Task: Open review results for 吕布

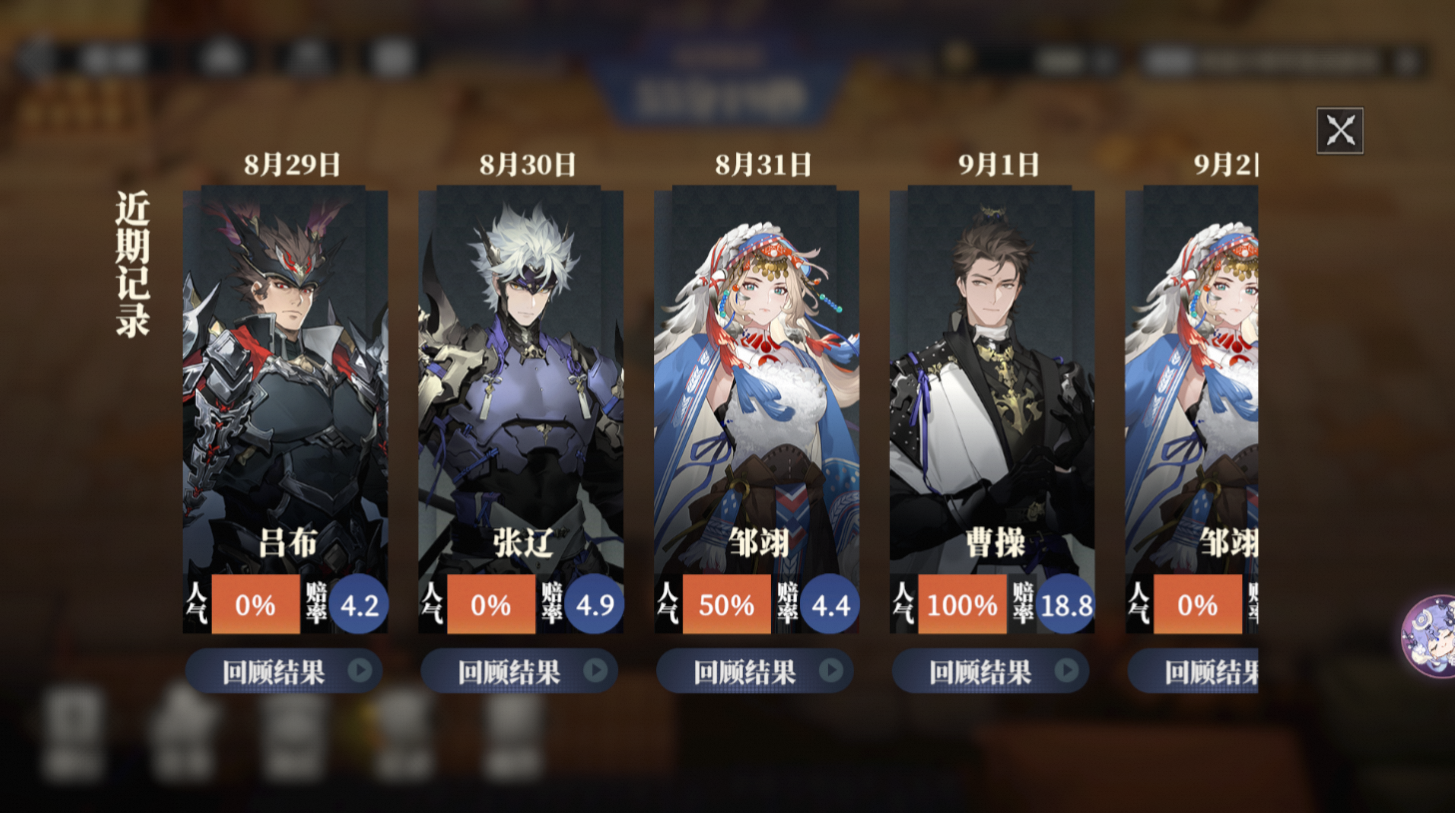Action: tap(284, 671)
